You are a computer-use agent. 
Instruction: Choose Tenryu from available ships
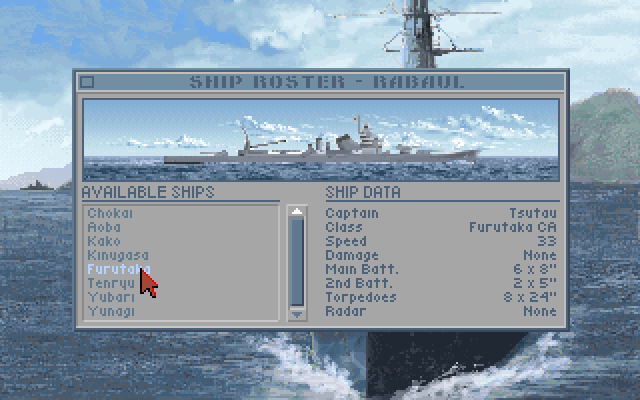point(110,284)
